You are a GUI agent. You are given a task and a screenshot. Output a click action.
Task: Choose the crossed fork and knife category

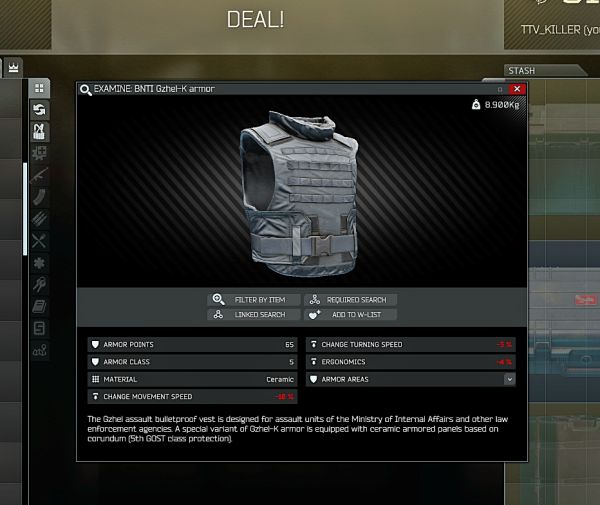[39, 241]
